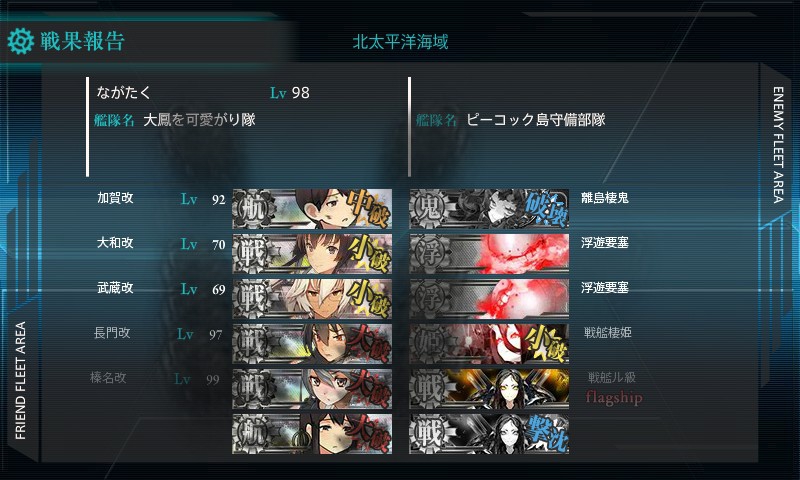
Task: Select the 加賀改 ship banner
Action: pyautogui.click(x=310, y=208)
